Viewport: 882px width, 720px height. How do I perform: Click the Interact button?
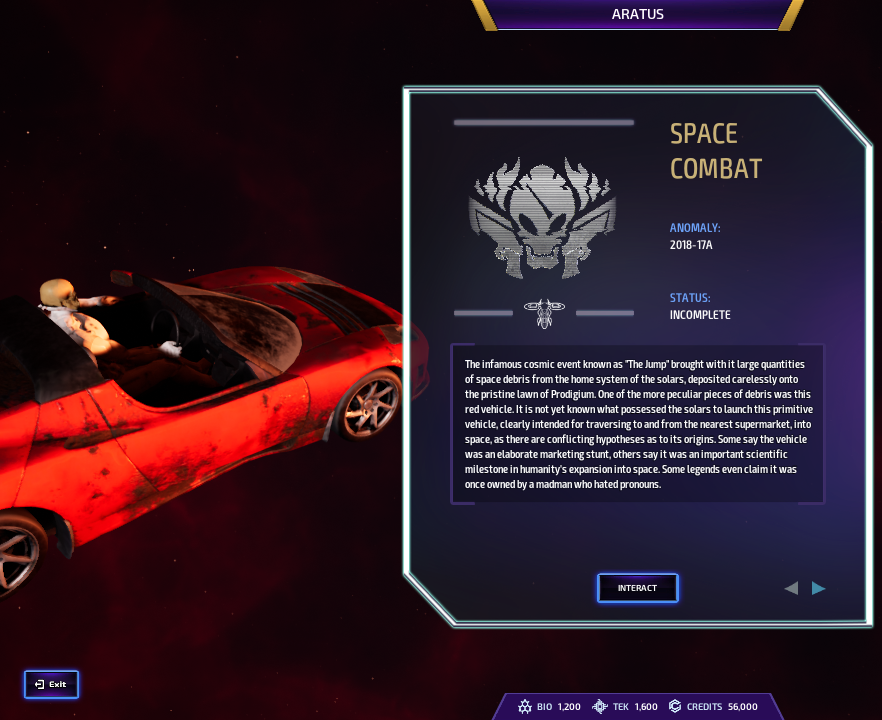(637, 588)
